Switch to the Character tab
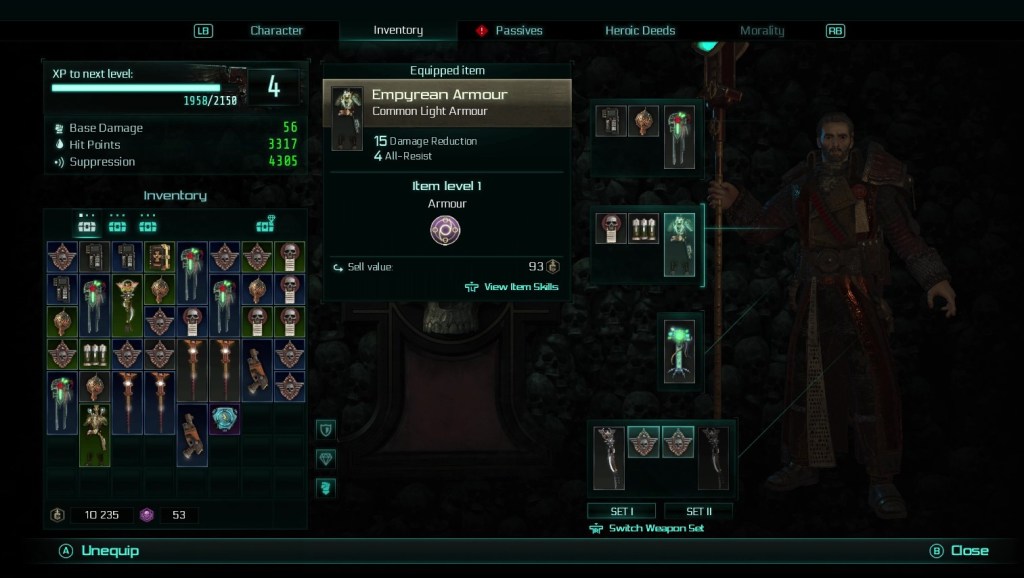 [x=276, y=31]
